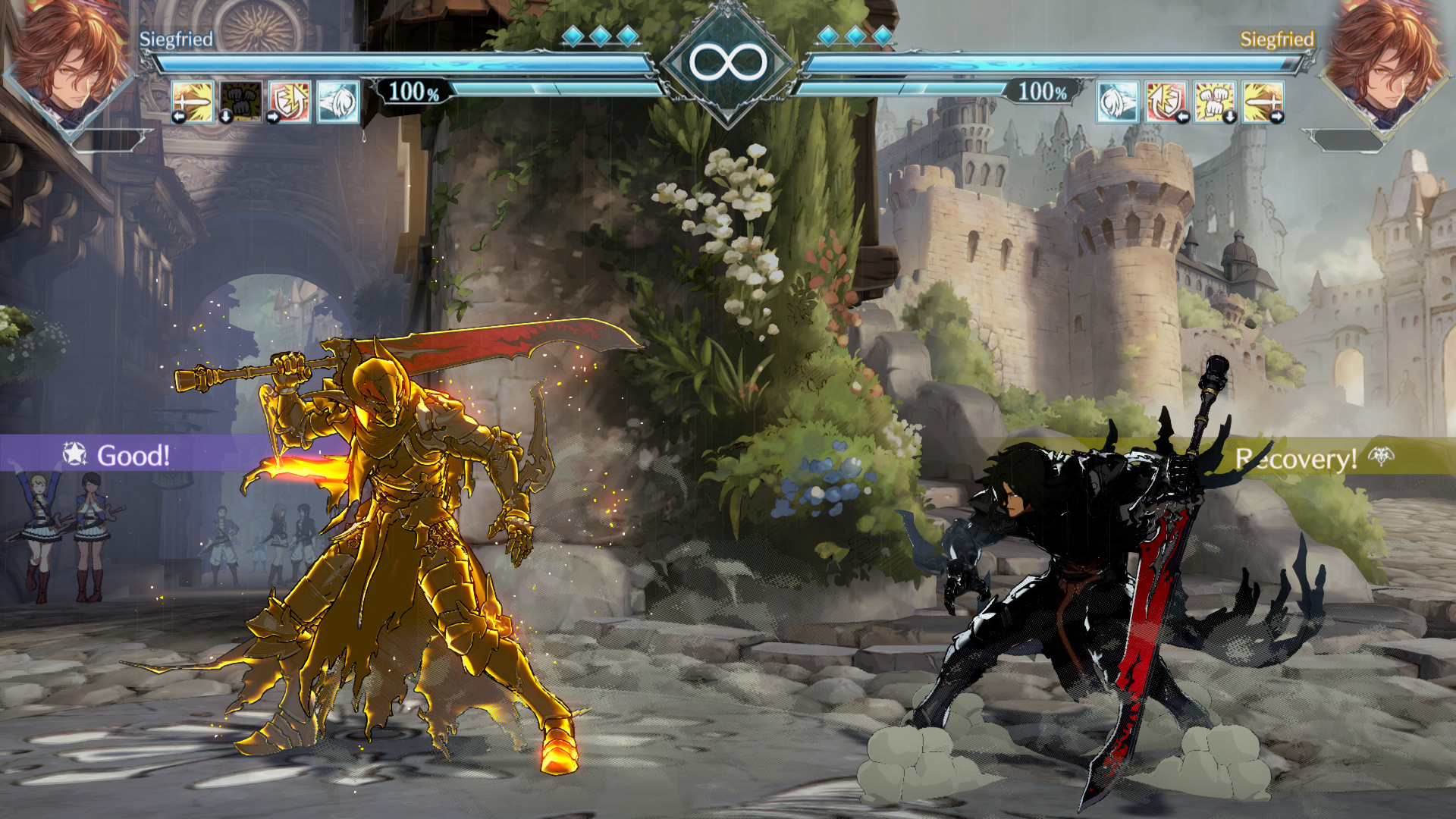Select the blue gale skill icon on right panel

[x=1117, y=102]
